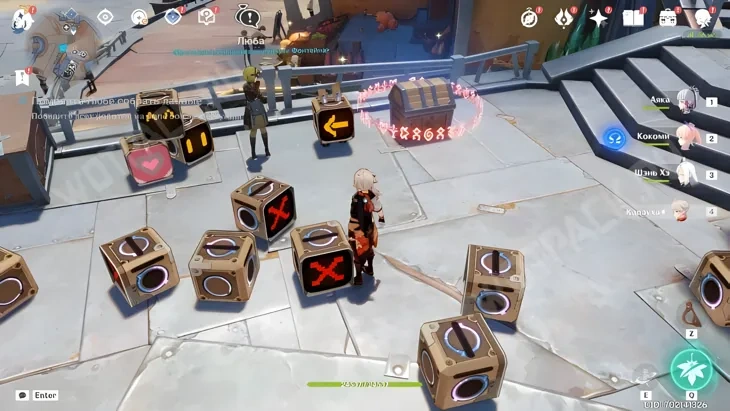Switch to party member Аяка

coord(686,101)
